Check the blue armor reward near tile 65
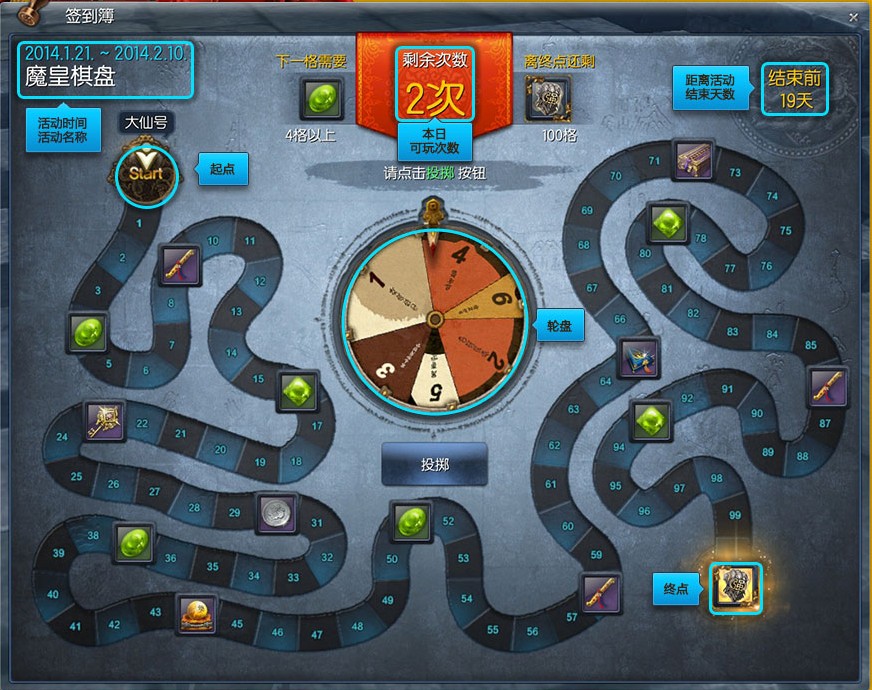 click(637, 358)
